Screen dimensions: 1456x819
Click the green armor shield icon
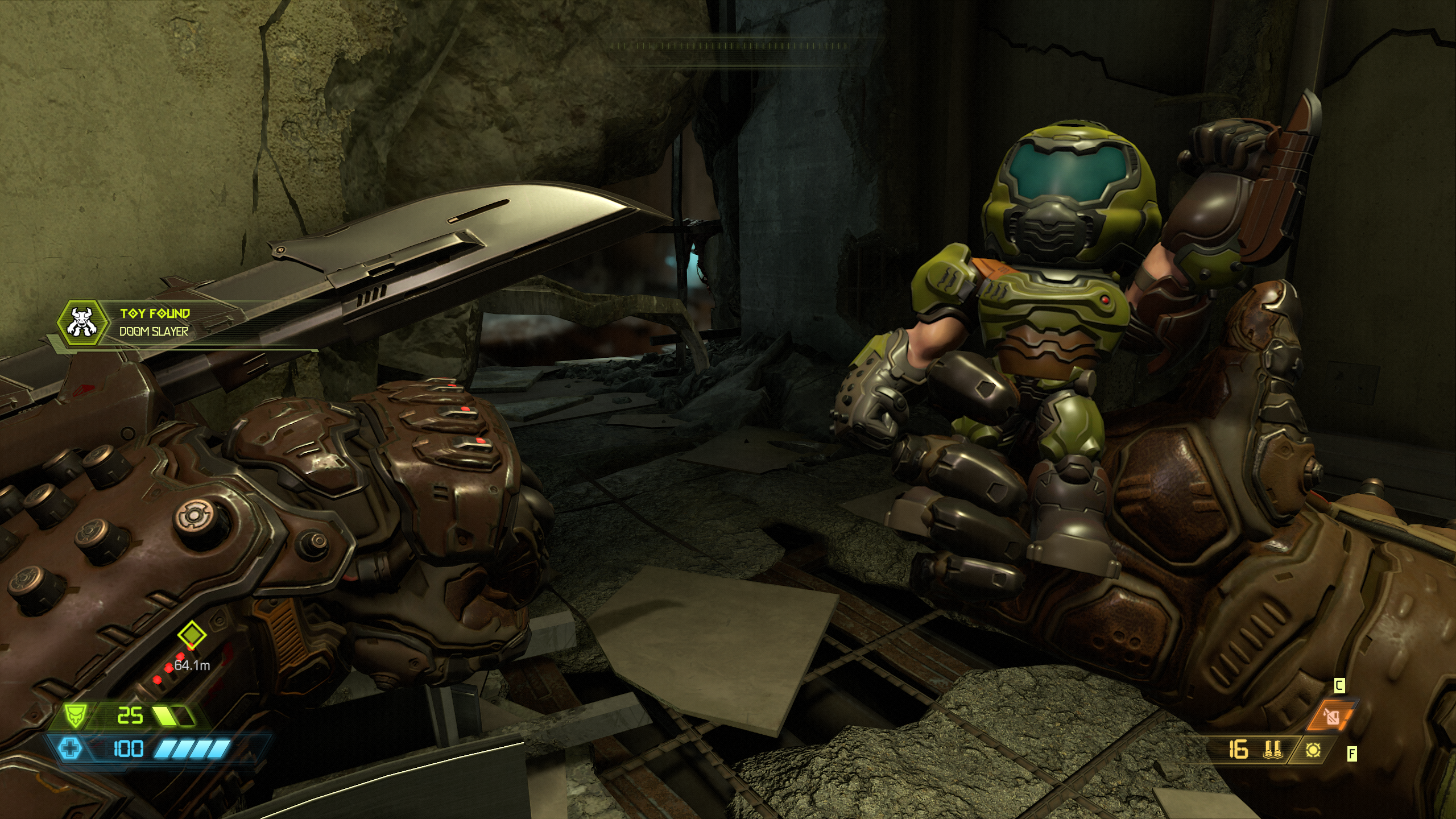point(73,715)
